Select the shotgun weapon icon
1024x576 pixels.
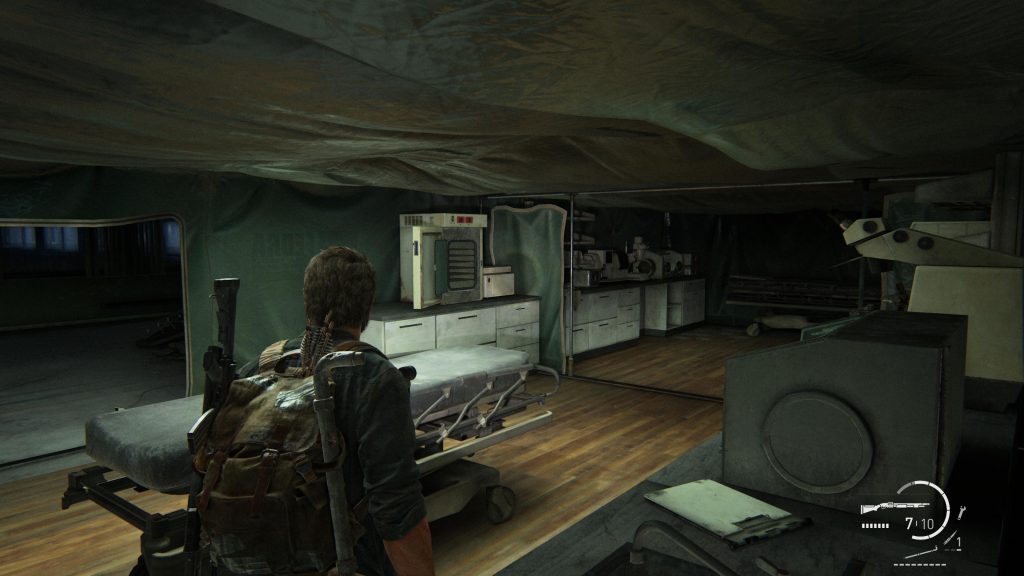point(894,507)
